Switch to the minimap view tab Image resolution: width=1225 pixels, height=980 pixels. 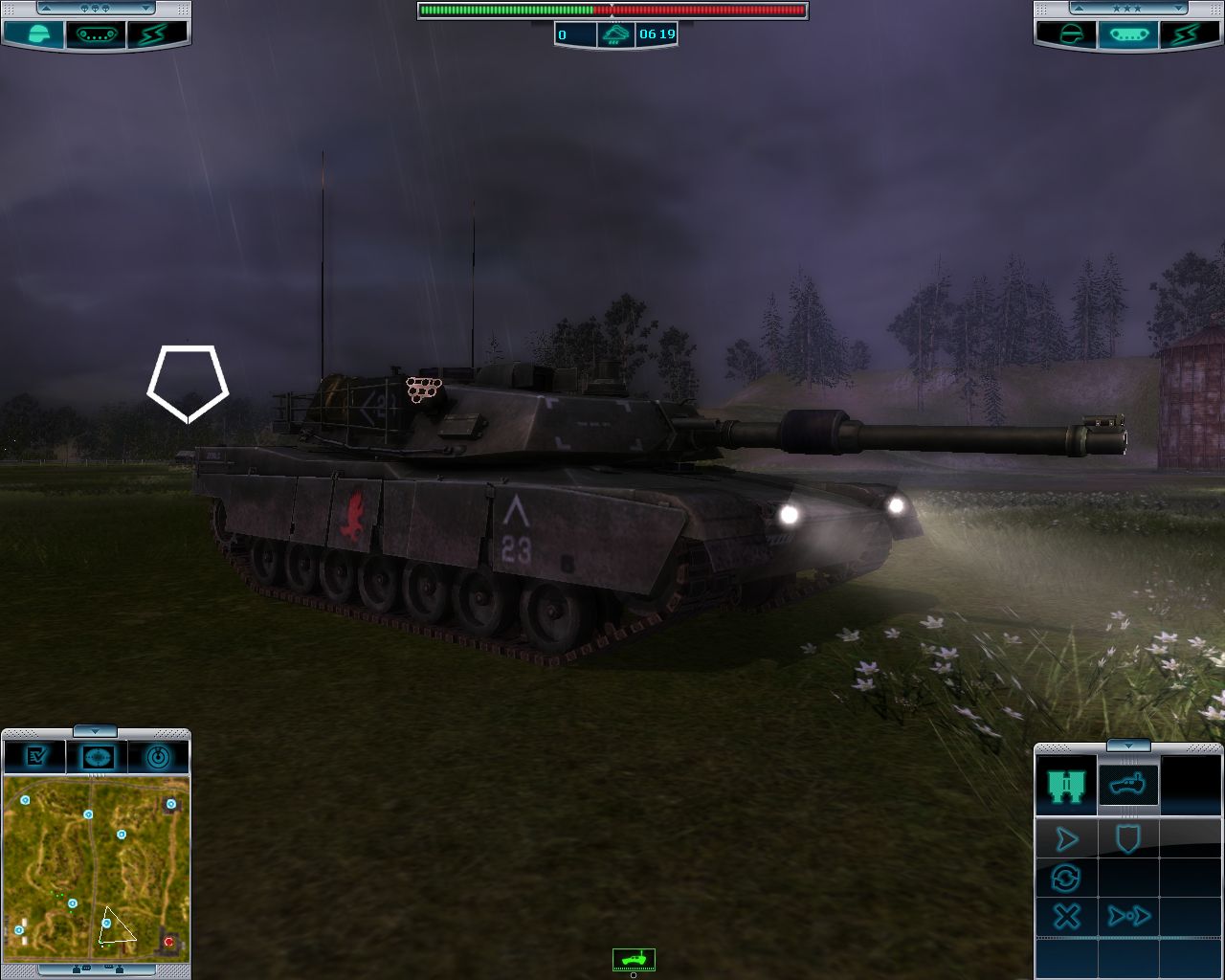pos(97,757)
